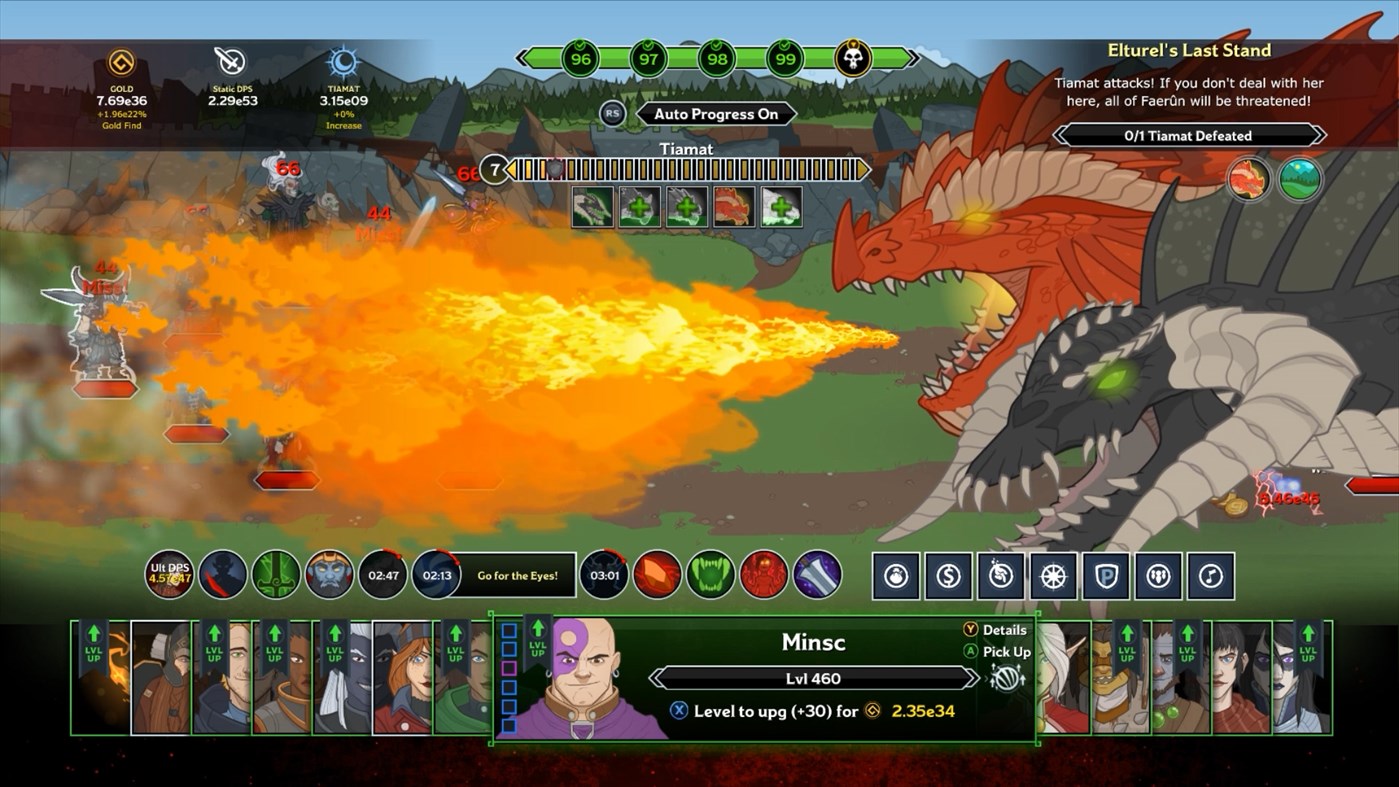Click the helm wheel buff icon
Viewport: 1399px width, 787px height.
coord(1053,575)
